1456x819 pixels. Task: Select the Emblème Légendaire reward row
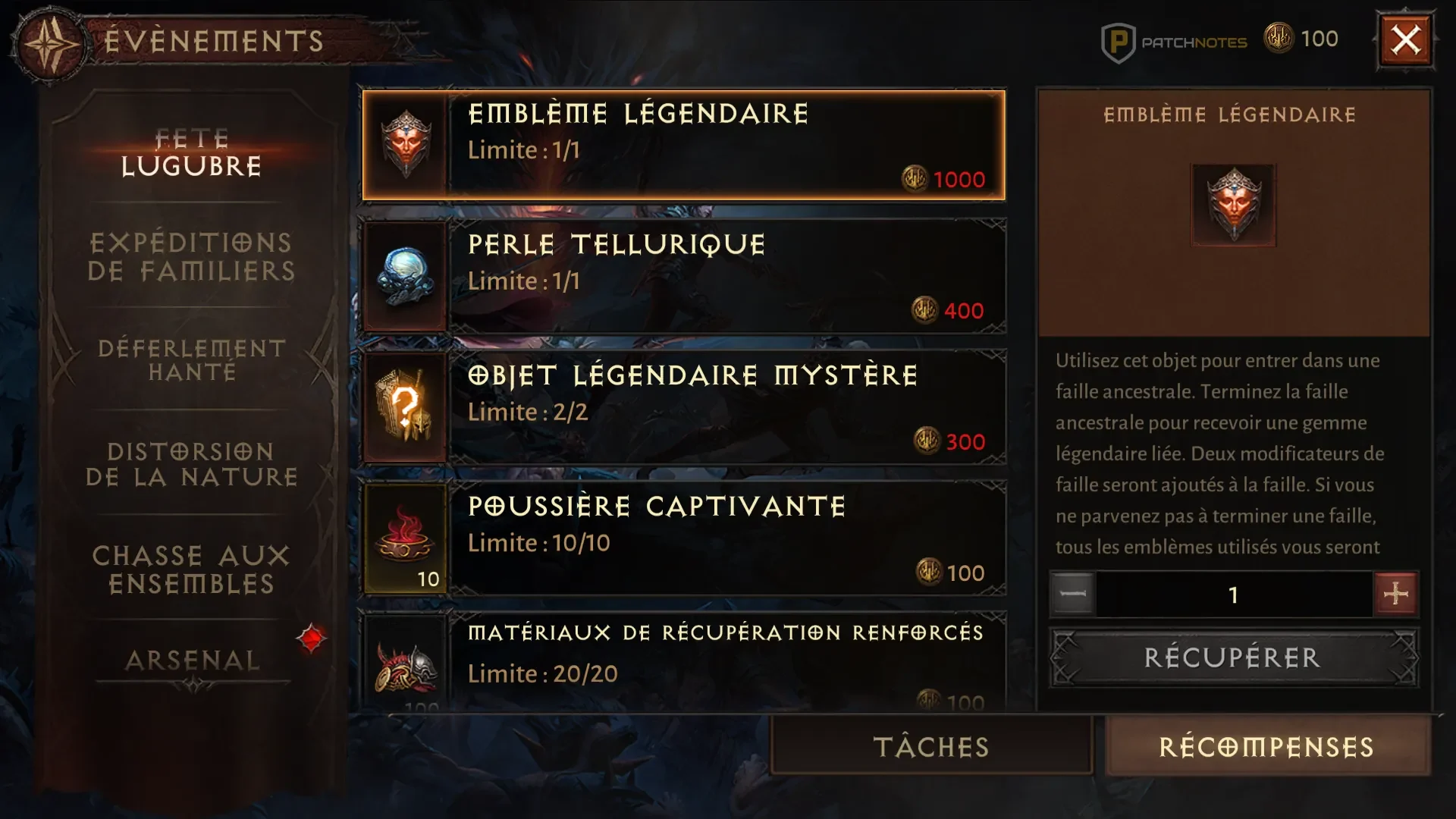pos(683,146)
